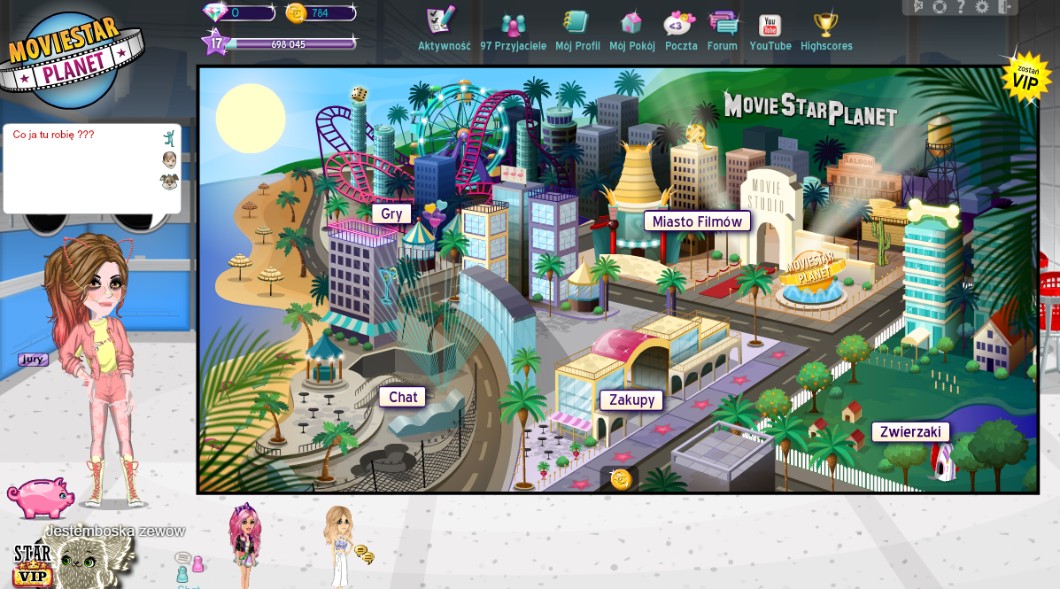
Task: Enter the Chat area on the map
Action: tap(403, 397)
